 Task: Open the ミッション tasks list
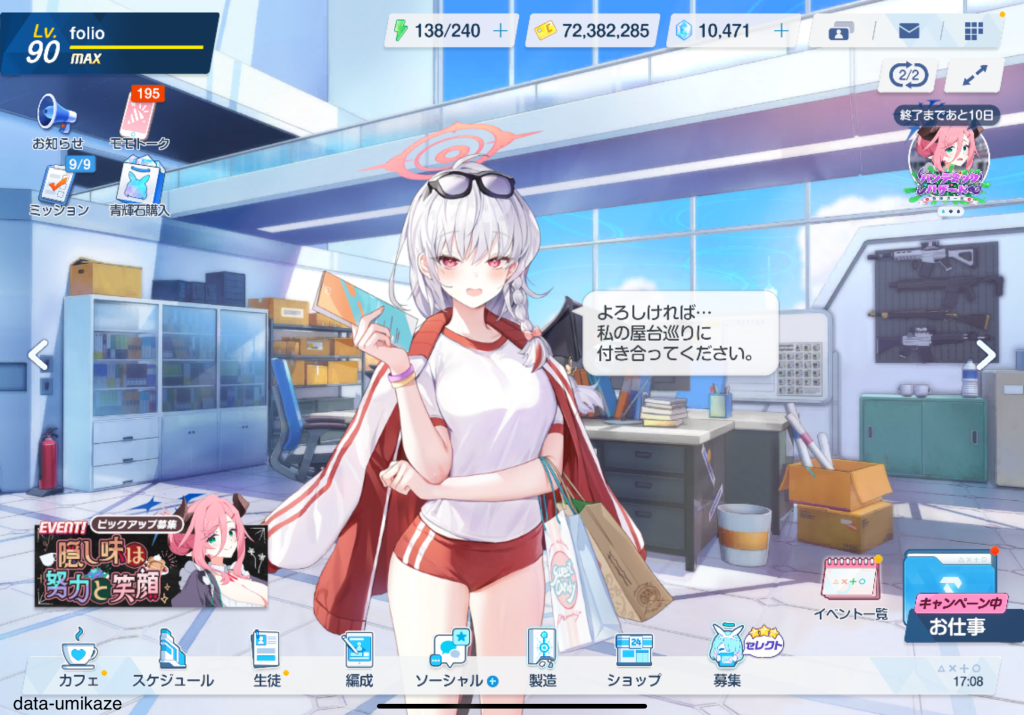click(57, 189)
